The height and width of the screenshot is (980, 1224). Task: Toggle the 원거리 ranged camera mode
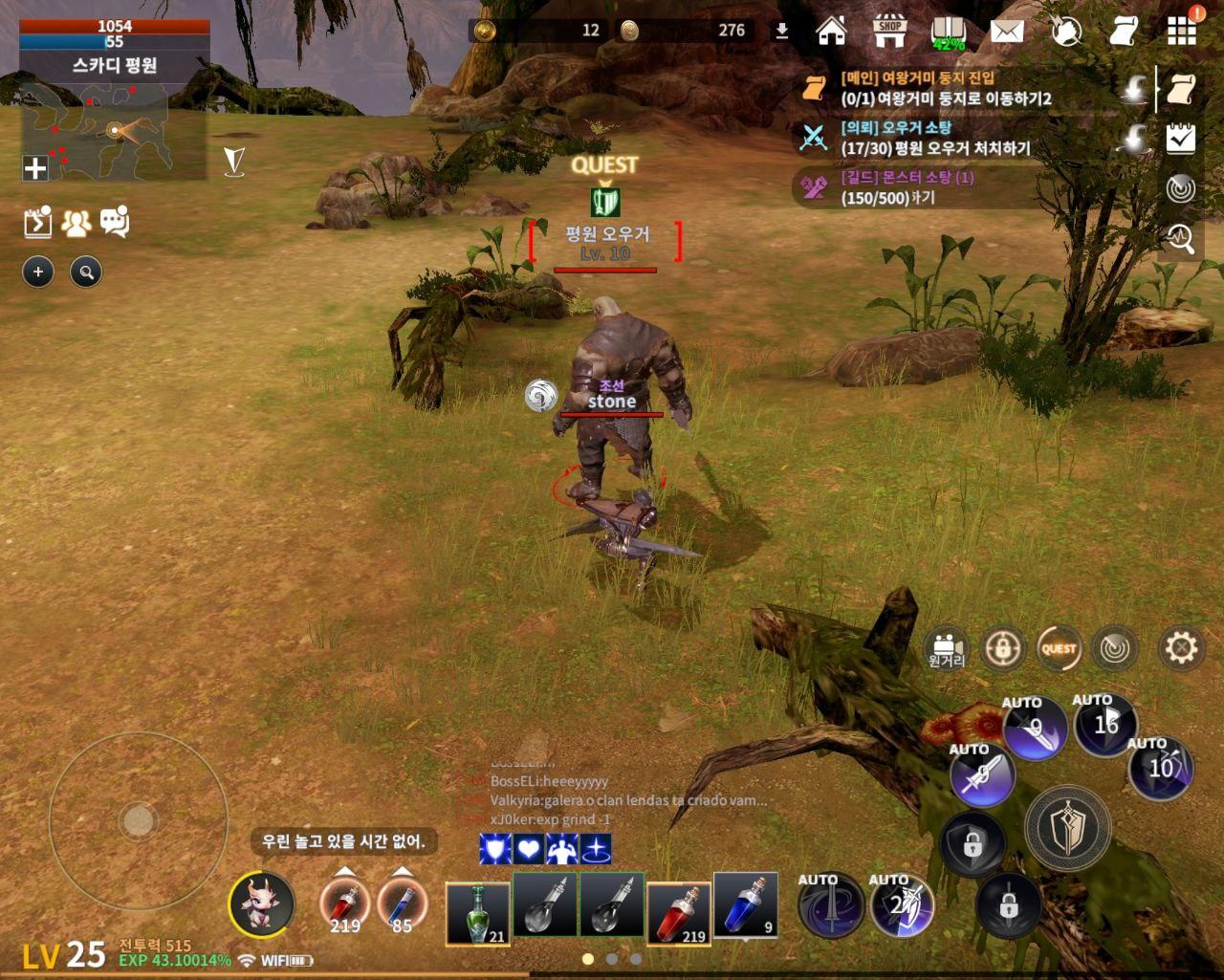pyautogui.click(x=948, y=647)
